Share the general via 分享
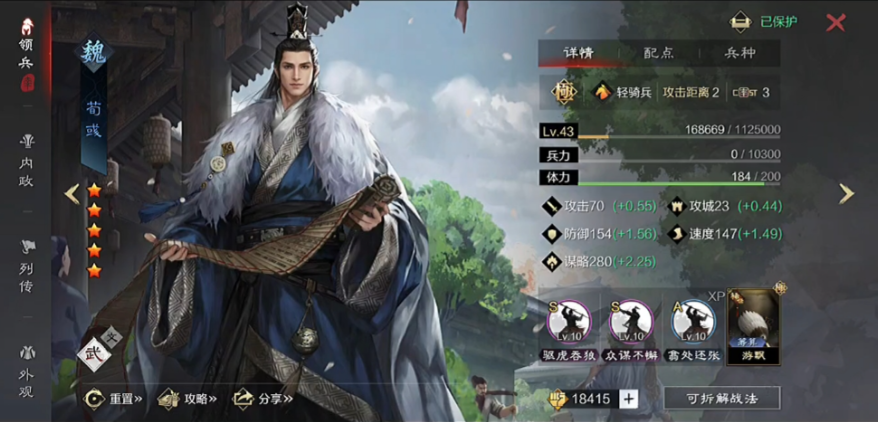This screenshot has width=878, height=422. click(x=262, y=398)
